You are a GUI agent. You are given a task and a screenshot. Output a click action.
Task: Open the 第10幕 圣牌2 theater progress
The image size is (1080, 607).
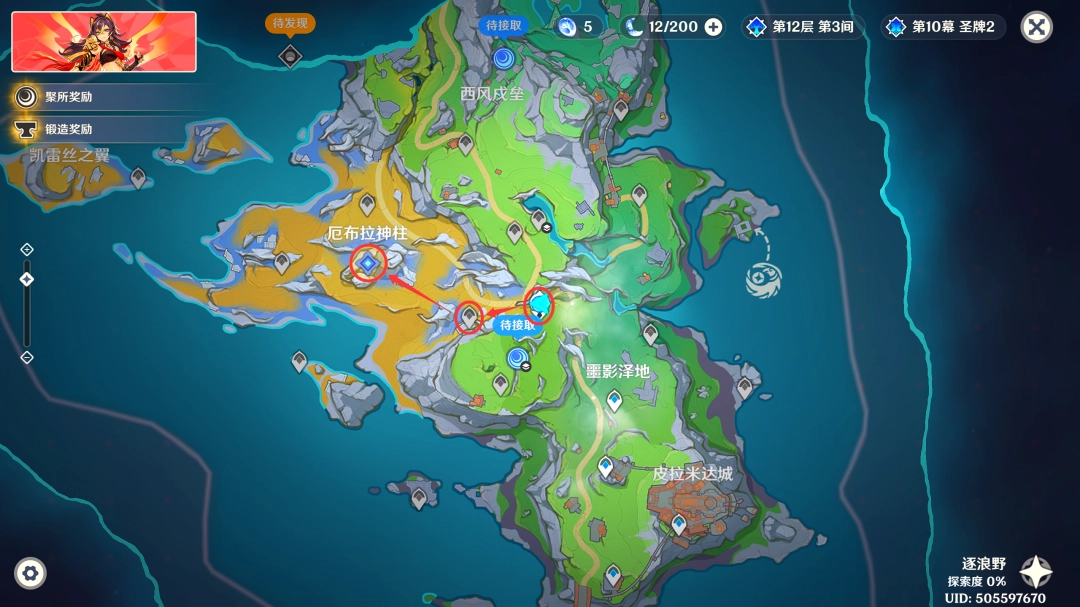coord(942,27)
